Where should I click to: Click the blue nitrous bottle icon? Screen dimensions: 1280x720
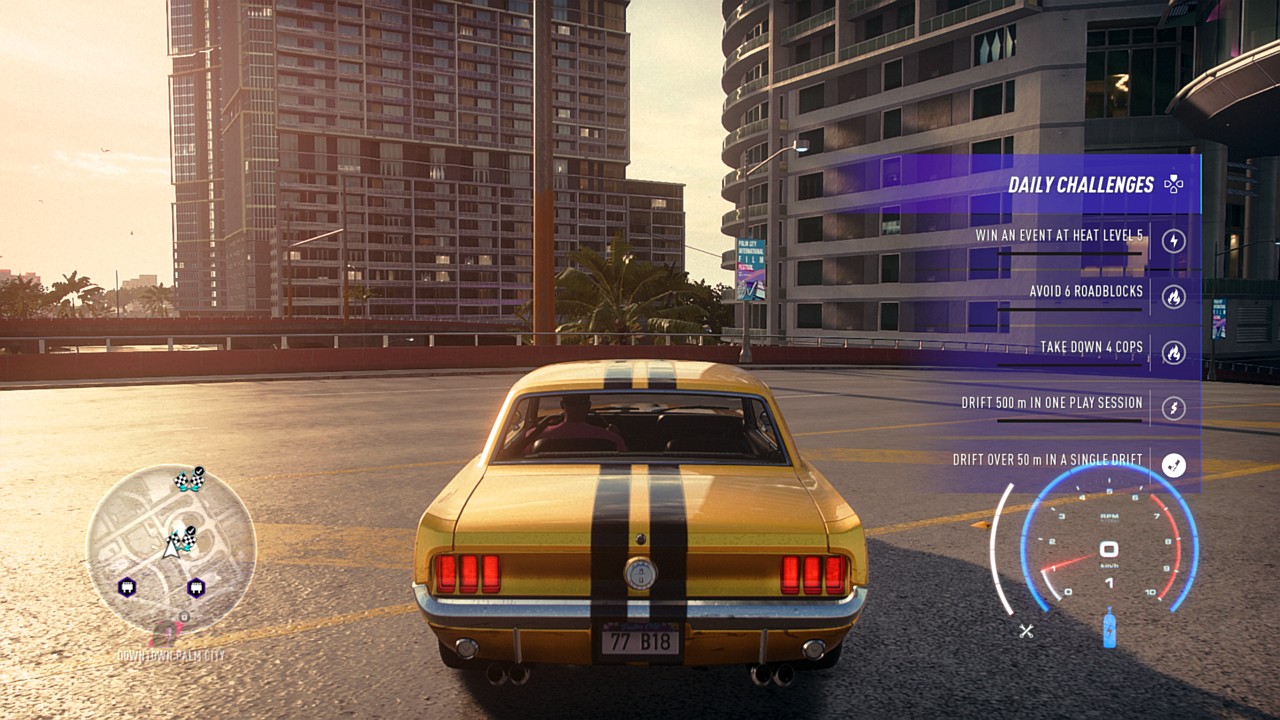pyautogui.click(x=1109, y=628)
